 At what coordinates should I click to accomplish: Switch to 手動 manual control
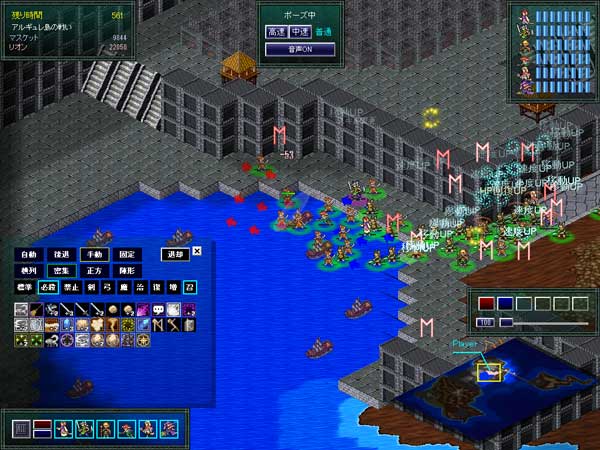click(x=96, y=254)
